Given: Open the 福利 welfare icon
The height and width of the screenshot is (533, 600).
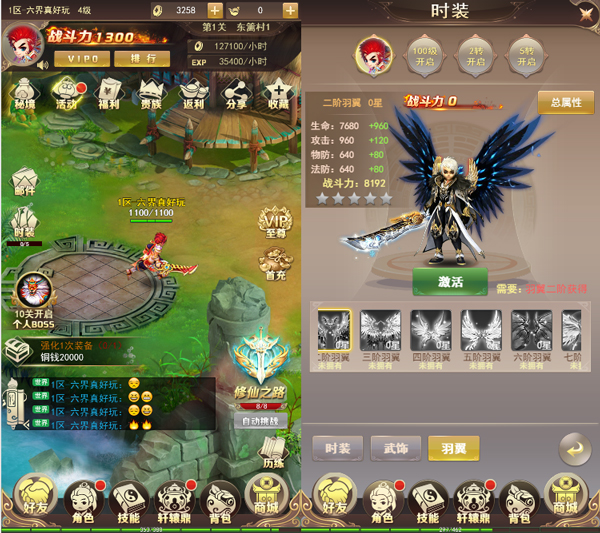Looking at the screenshot, I should pos(110,92).
